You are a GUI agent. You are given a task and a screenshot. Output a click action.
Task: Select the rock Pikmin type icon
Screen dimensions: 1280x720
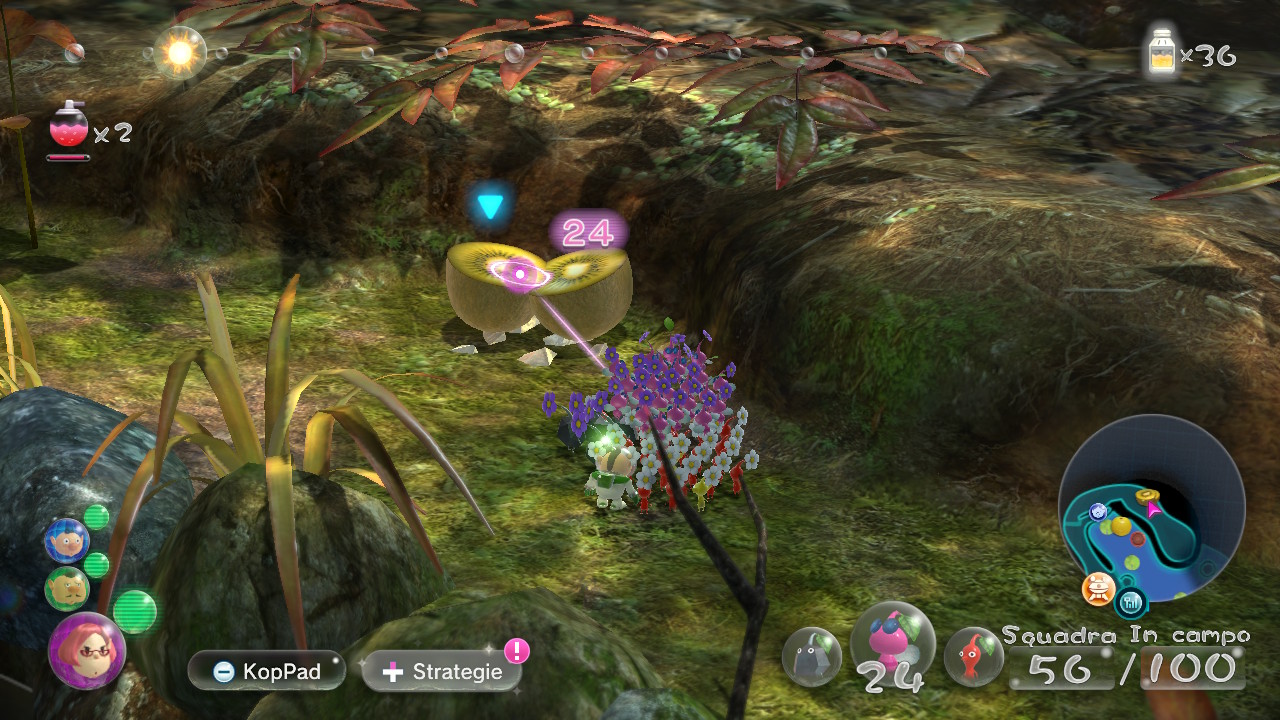pos(812,656)
